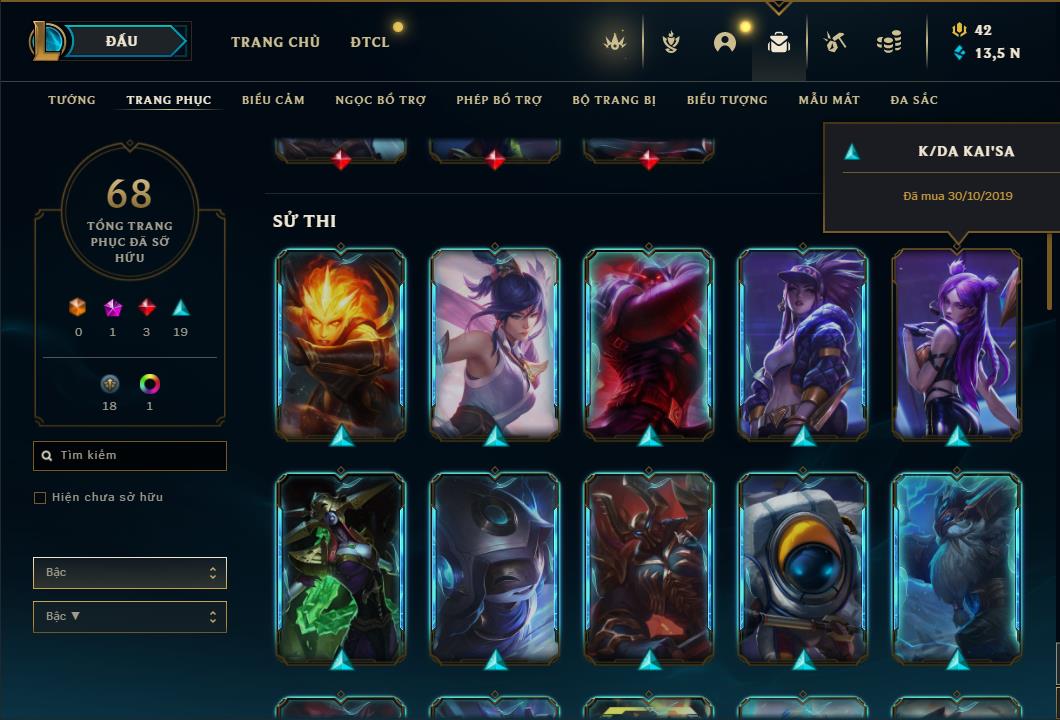The height and width of the screenshot is (720, 1060).
Task: Show the BỘ TRANG BỊ tab
Action: 614,100
